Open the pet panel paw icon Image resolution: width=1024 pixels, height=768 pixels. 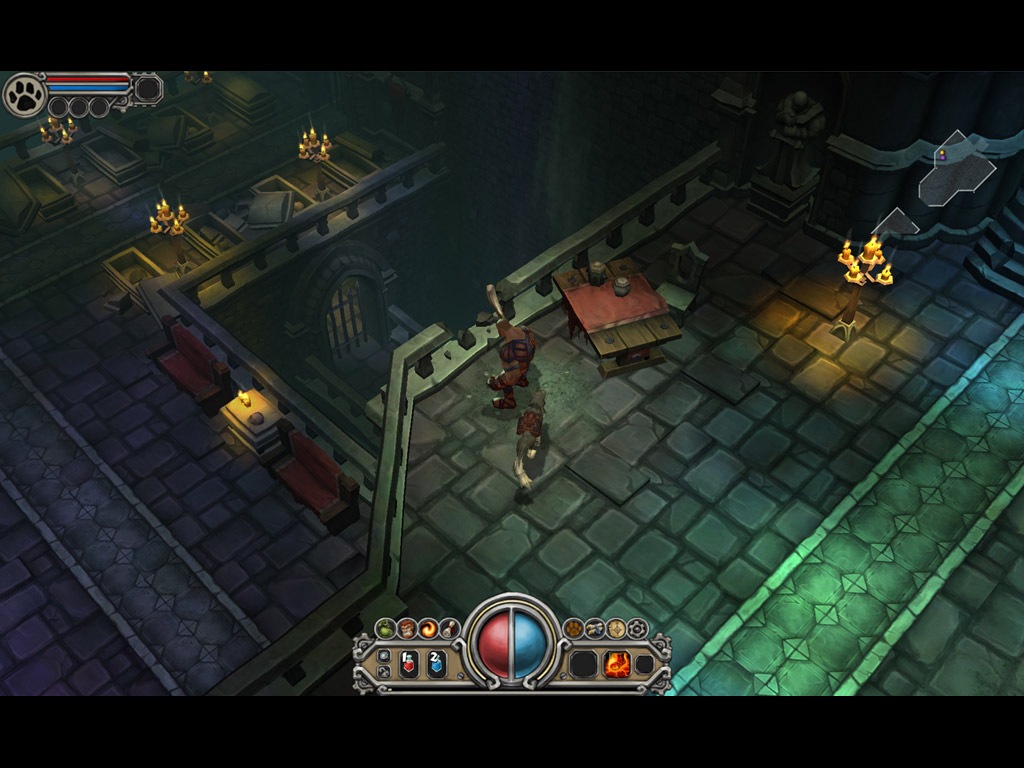coord(573,629)
